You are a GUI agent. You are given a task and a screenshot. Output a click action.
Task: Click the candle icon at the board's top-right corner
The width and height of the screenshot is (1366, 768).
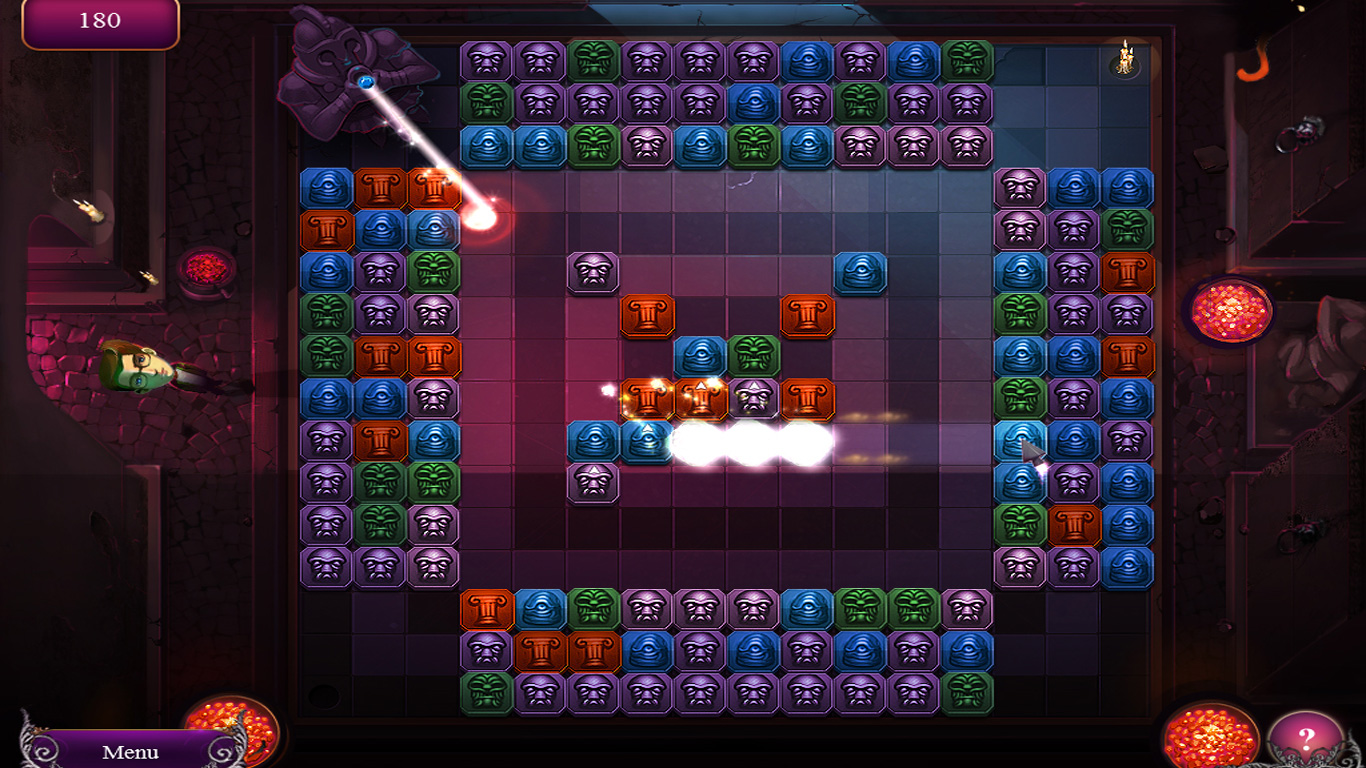pos(1125,60)
